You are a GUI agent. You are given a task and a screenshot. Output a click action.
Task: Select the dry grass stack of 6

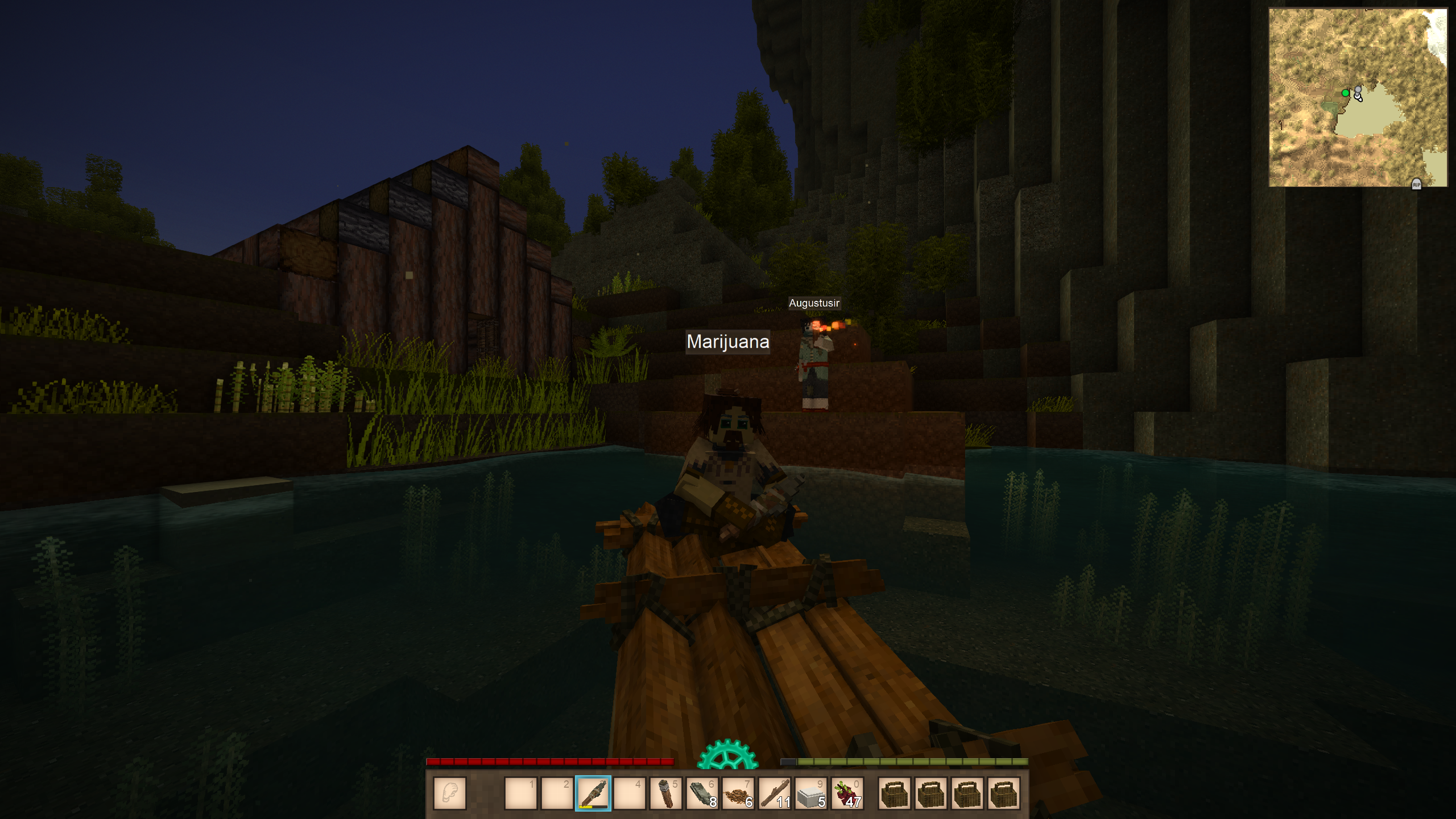pyautogui.click(x=738, y=793)
